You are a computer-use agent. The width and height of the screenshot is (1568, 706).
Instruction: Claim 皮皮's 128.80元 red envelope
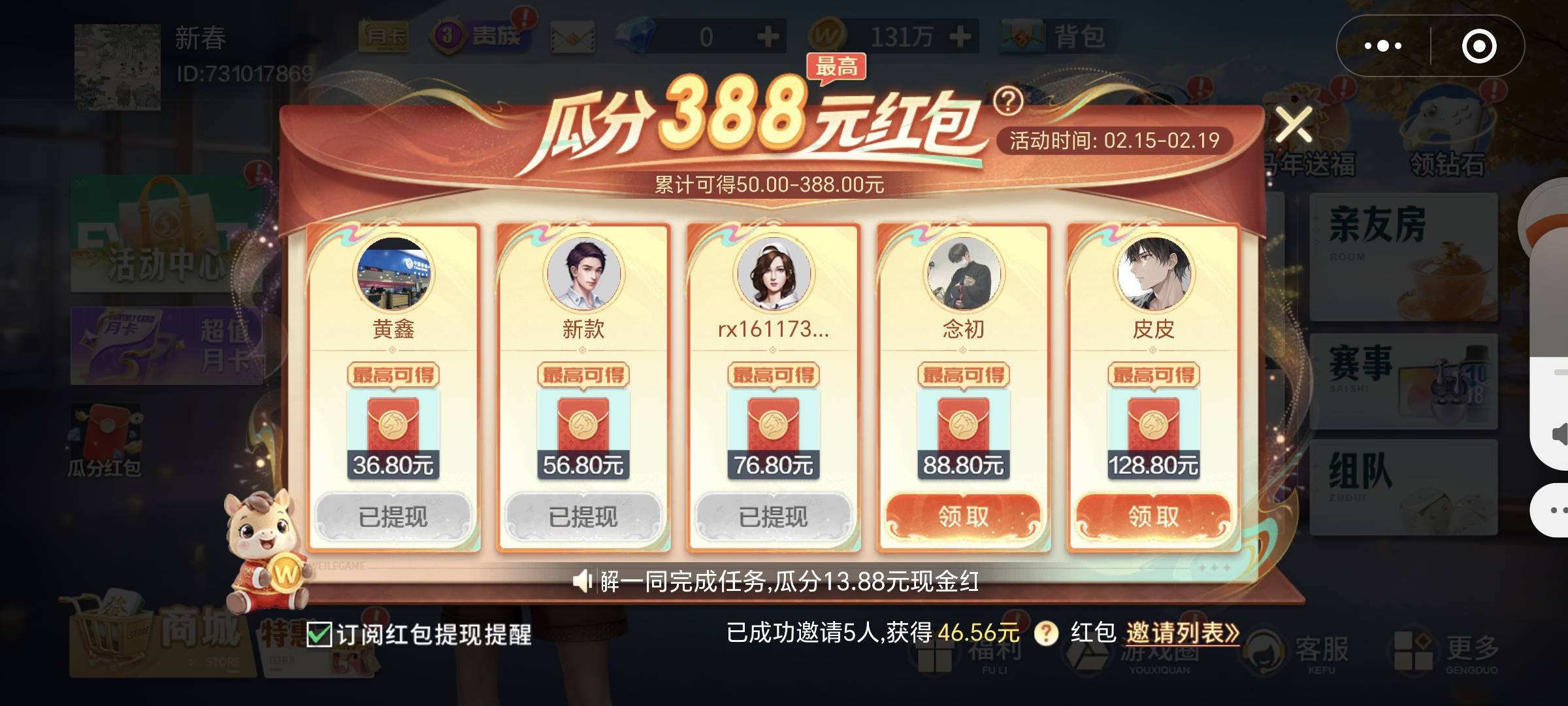point(1155,516)
